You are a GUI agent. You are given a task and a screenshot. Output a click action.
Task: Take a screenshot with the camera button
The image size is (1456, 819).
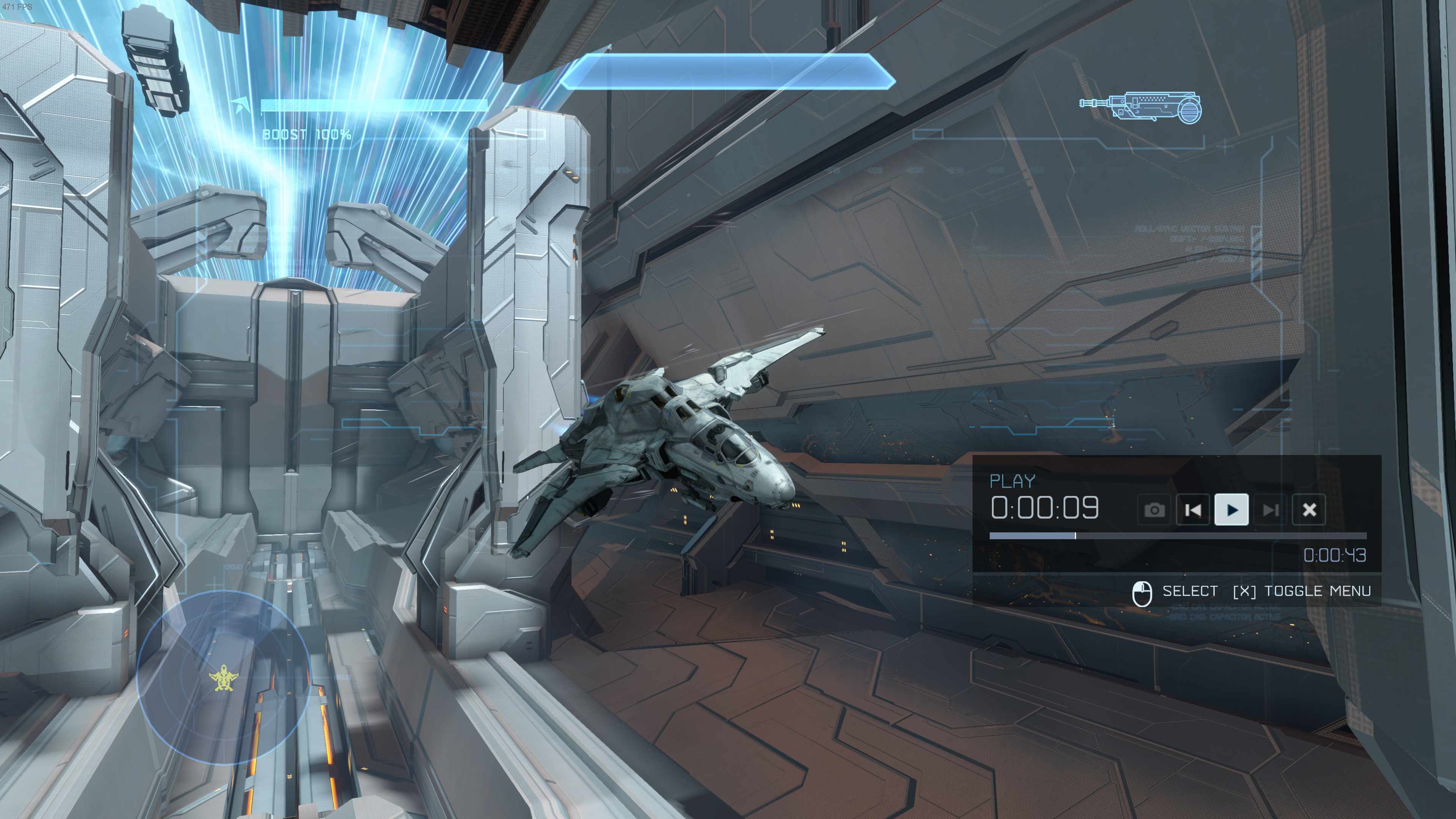[1153, 510]
